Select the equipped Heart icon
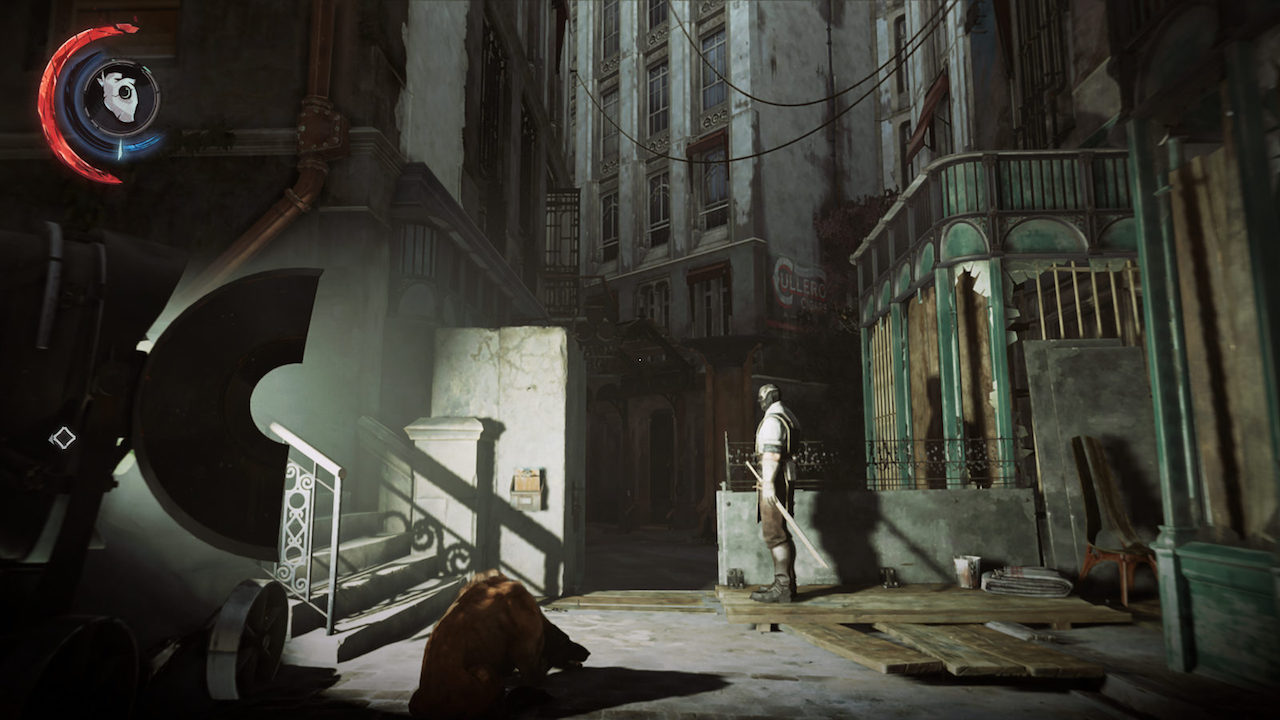Screen dimensions: 1280x720 (x=121, y=98)
